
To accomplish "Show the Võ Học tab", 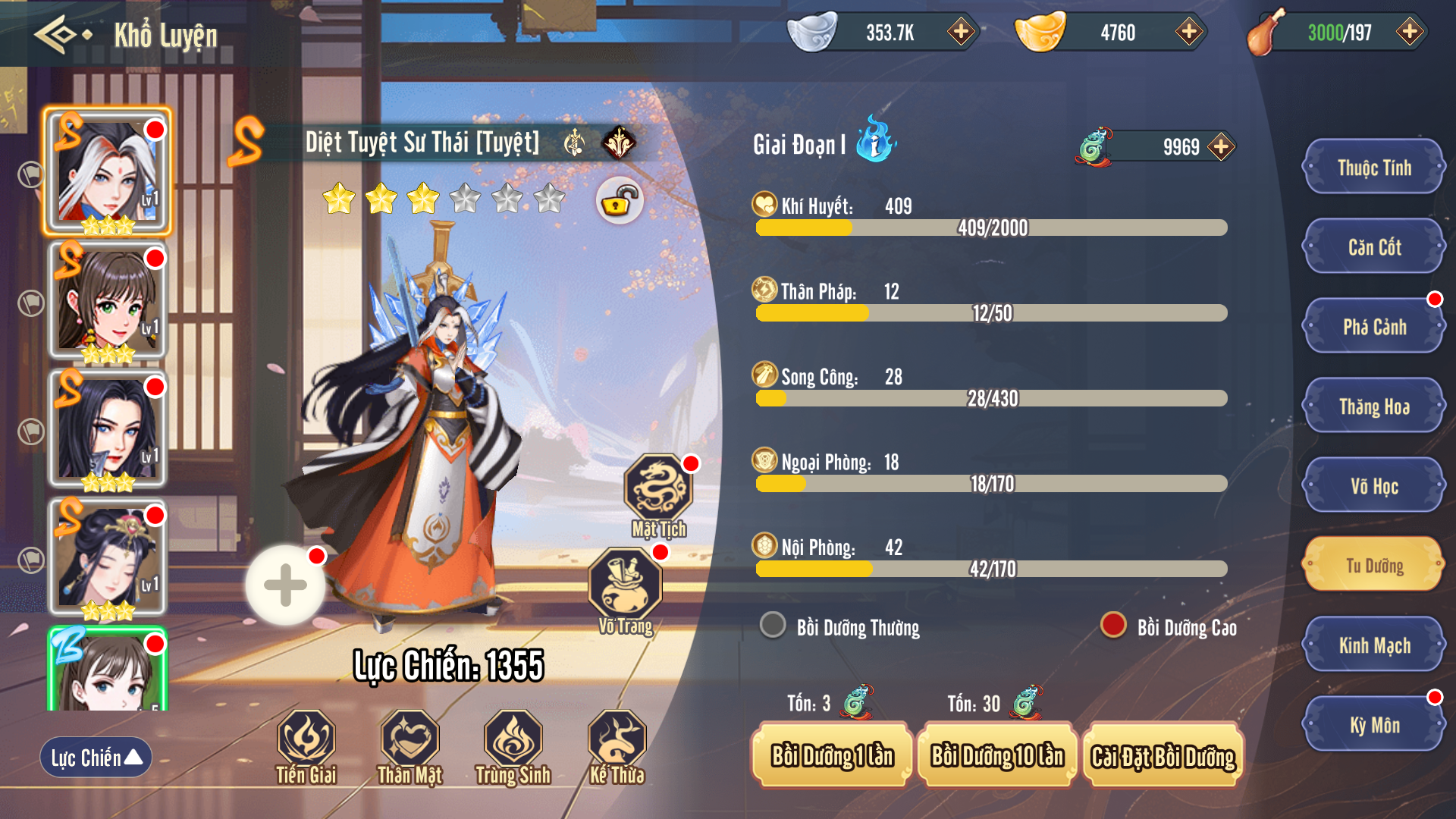I will click(1373, 486).
